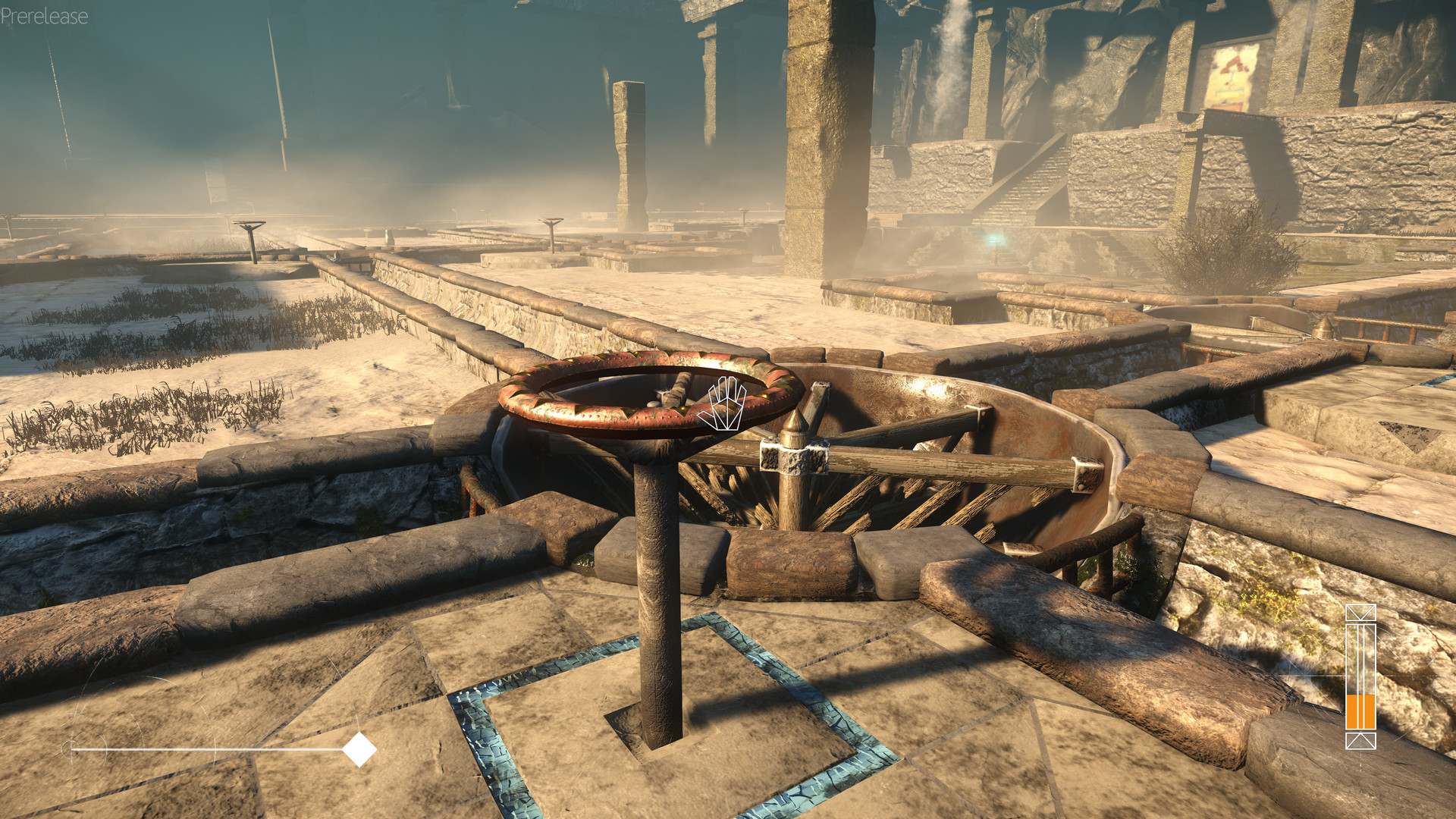Click the diamond handle on the horizontal slider
Viewport: 1456px width, 819px height.
[359, 749]
